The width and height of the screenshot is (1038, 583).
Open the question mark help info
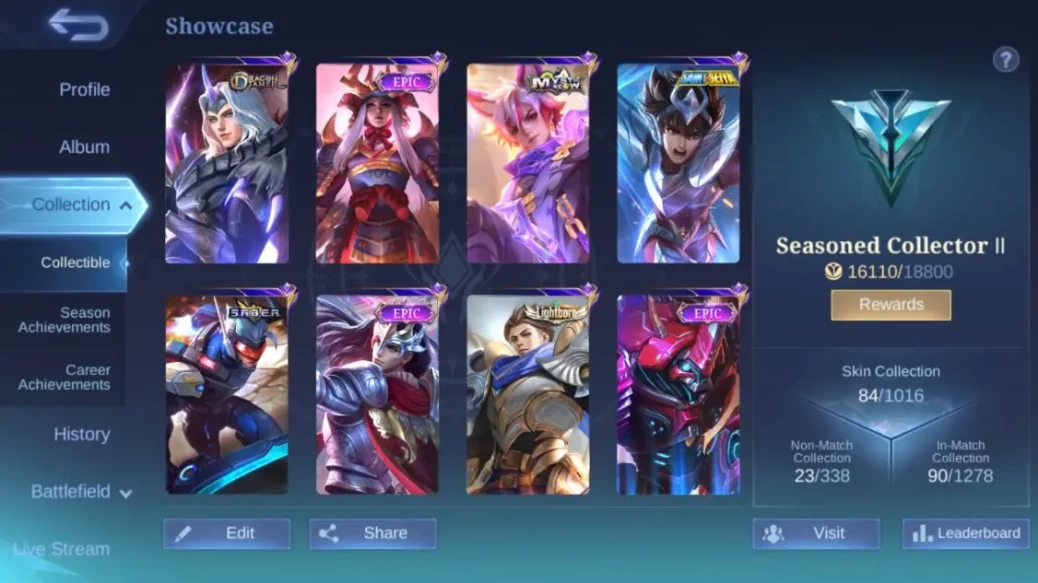(x=1005, y=60)
